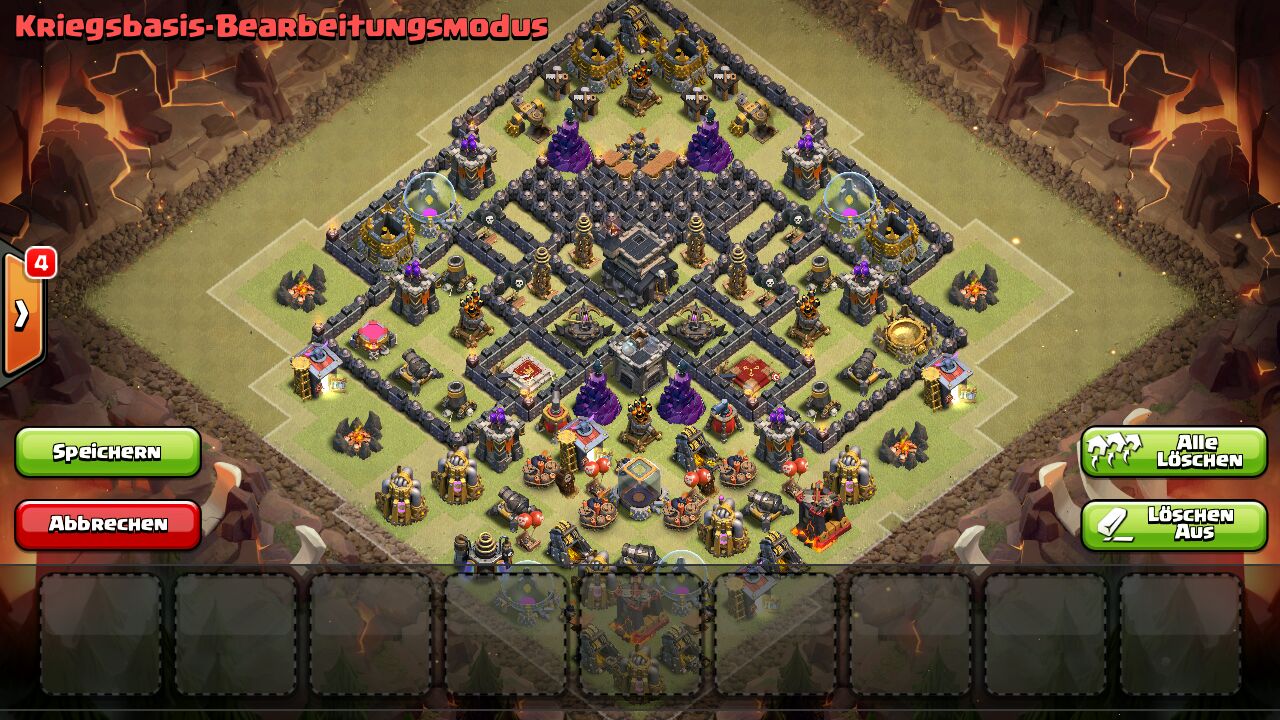Expand the orange side panel arrow tab

tap(22, 315)
